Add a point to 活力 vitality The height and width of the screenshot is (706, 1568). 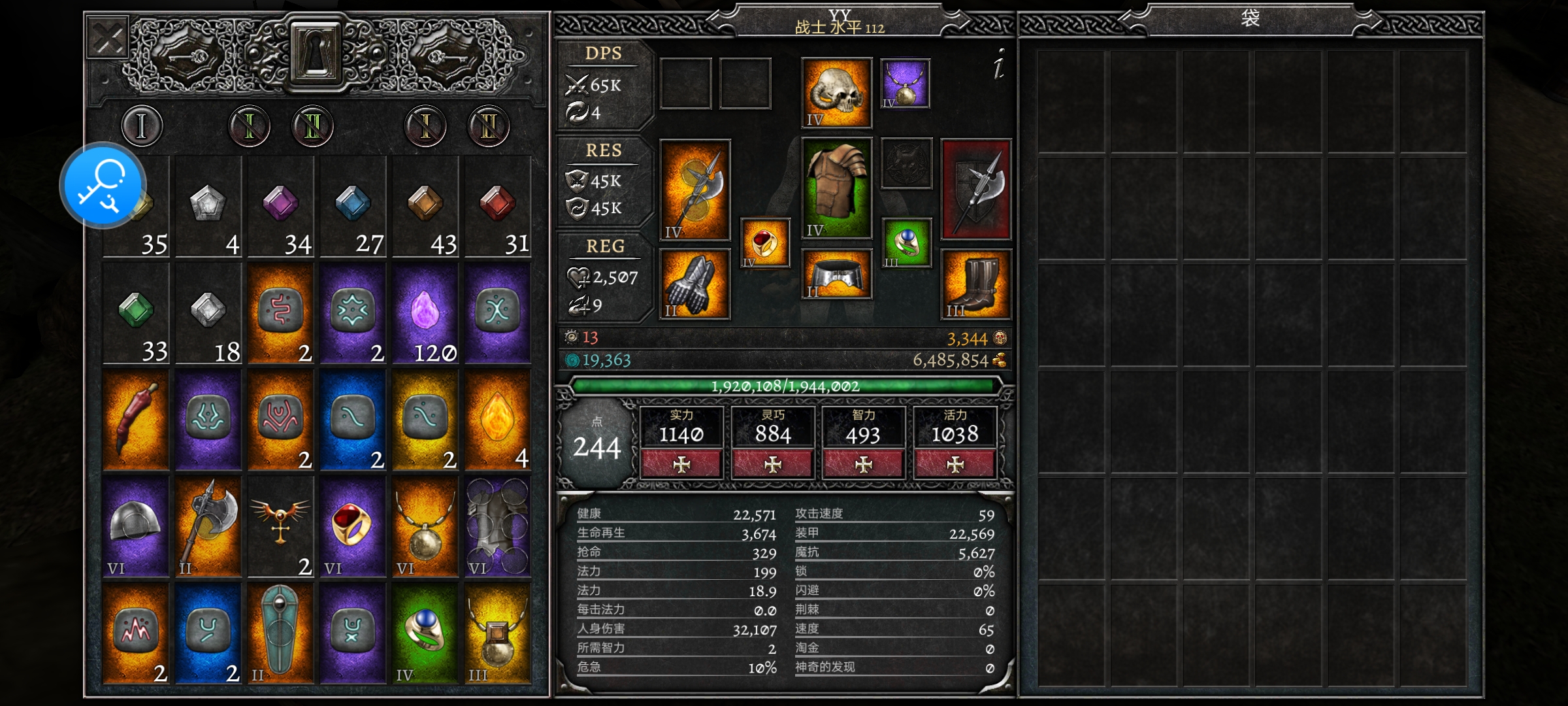point(955,464)
